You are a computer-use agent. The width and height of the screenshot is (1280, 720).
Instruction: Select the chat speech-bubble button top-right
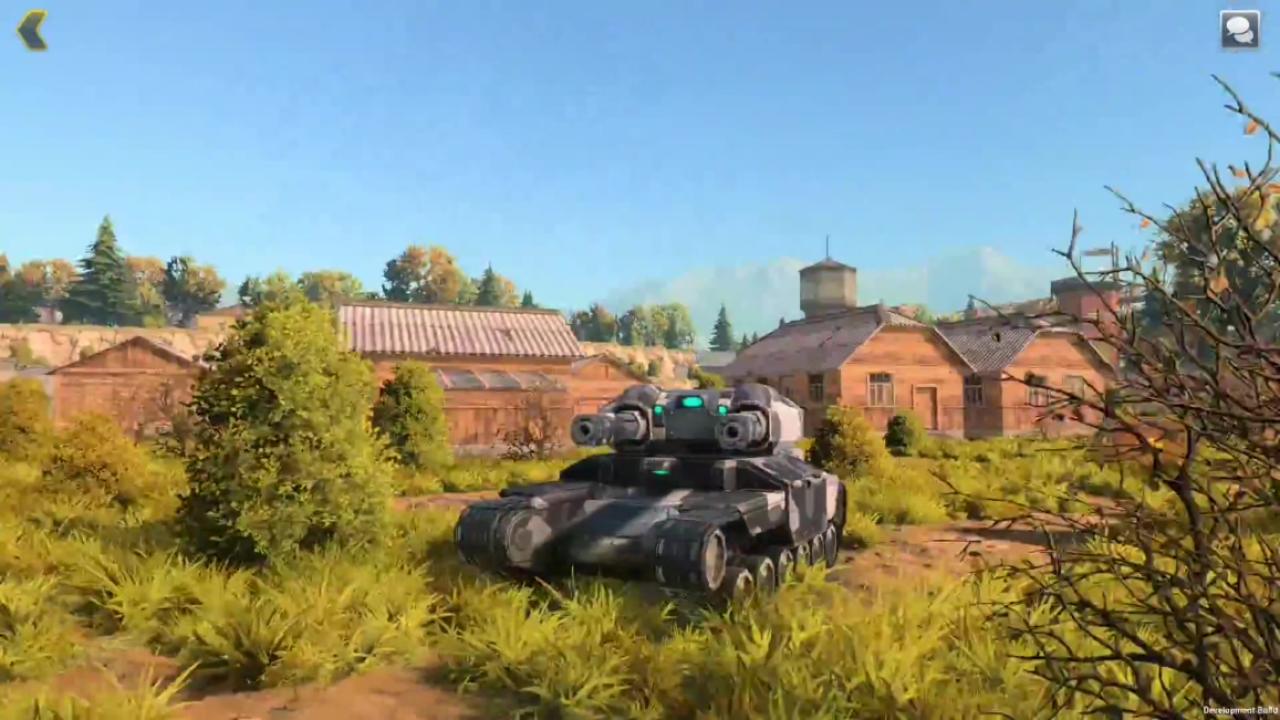pyautogui.click(x=1238, y=29)
